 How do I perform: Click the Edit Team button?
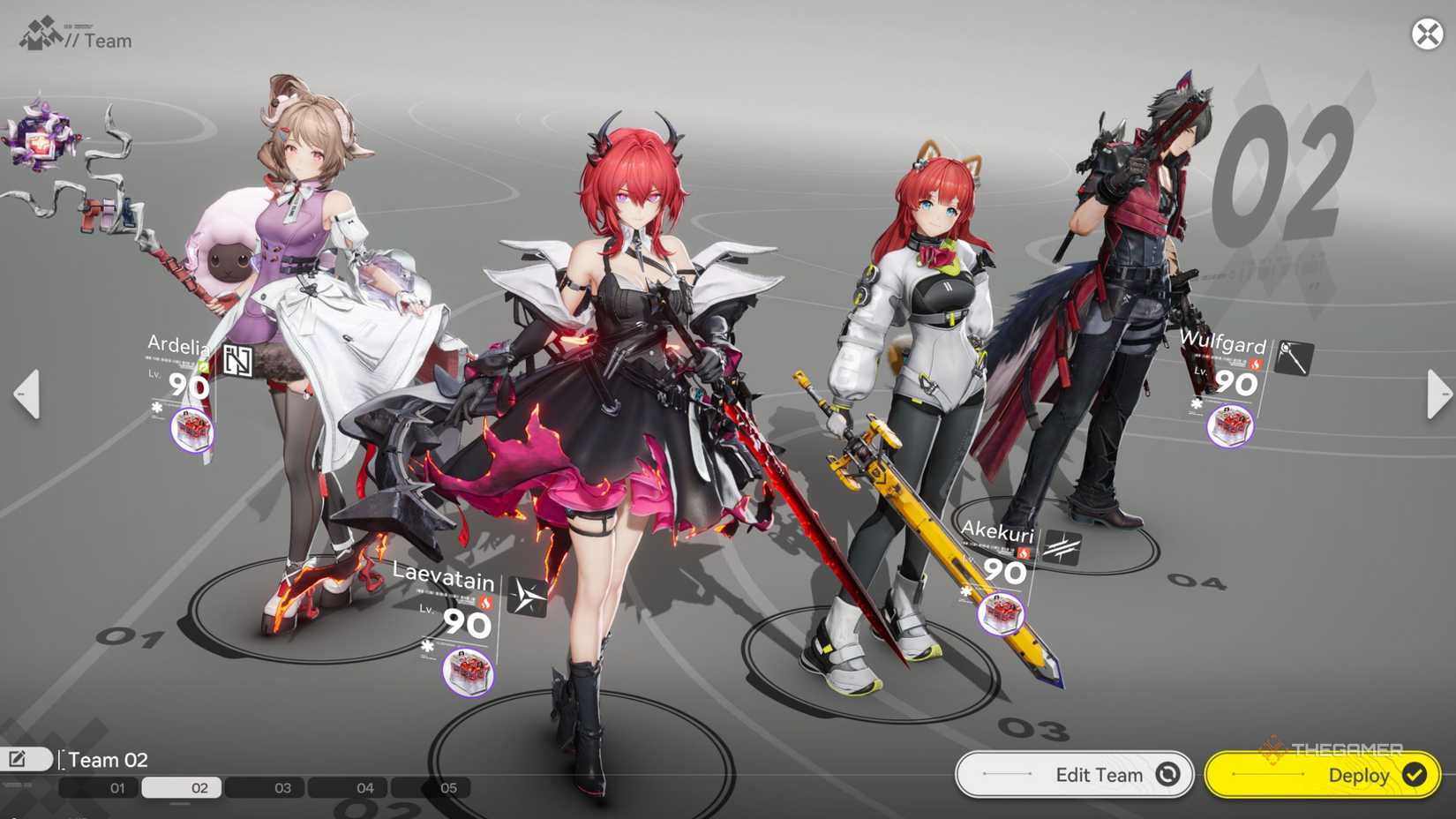tap(1073, 775)
